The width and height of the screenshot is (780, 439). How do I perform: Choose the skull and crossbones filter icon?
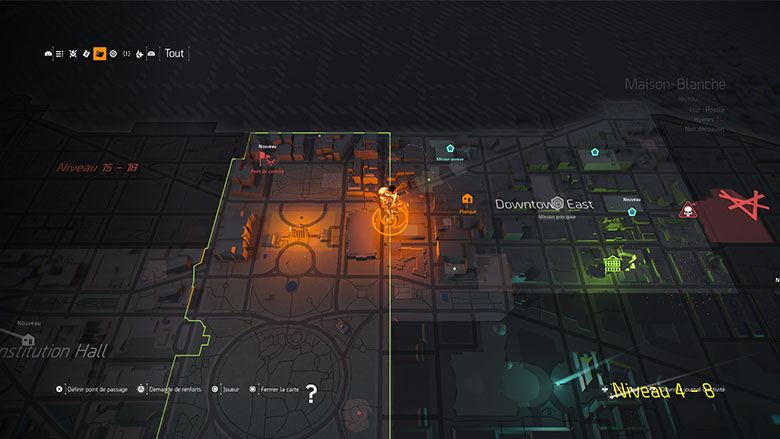point(73,54)
